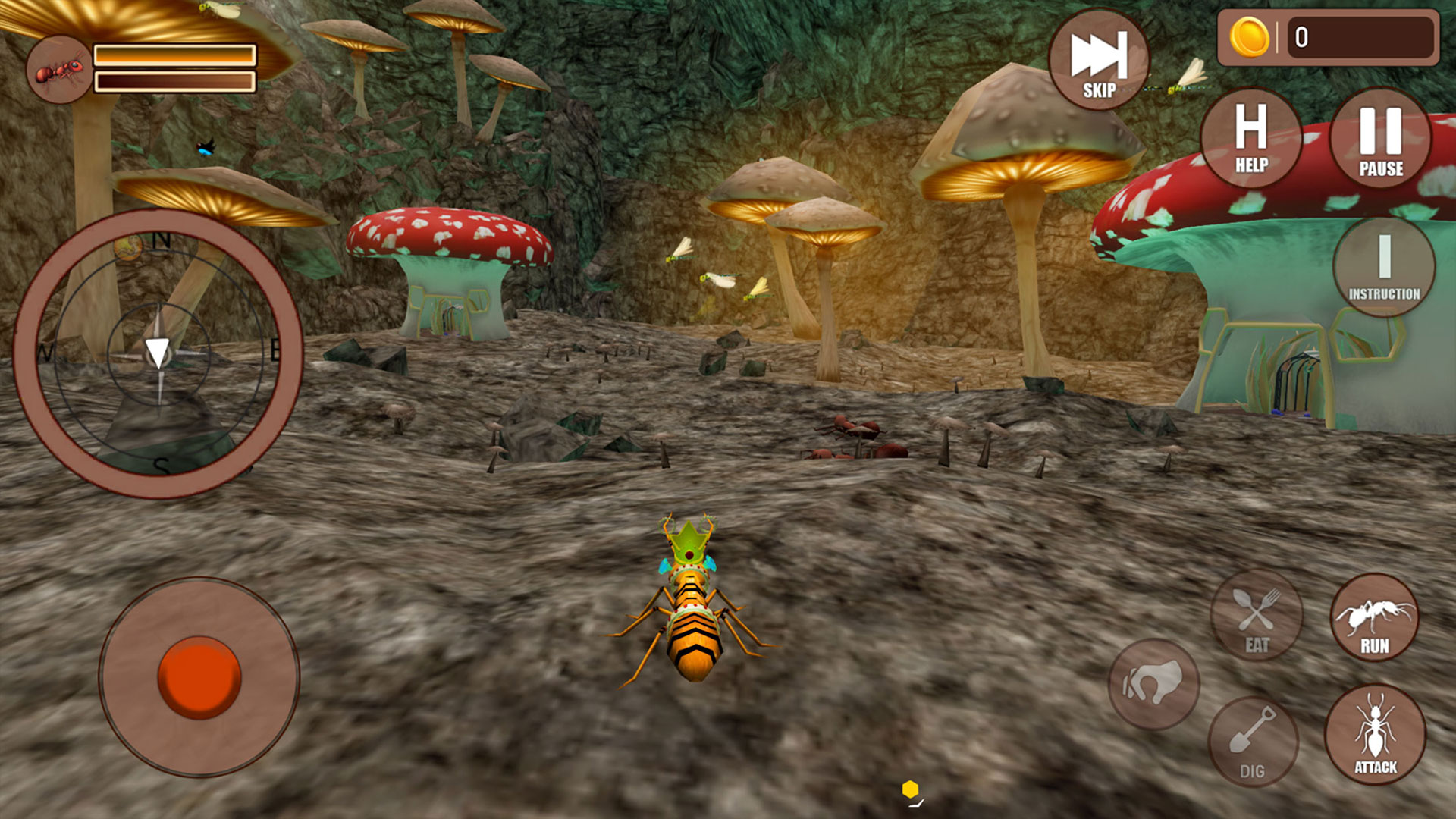
Task: Tap the grab hand icon
Action: 1153,682
